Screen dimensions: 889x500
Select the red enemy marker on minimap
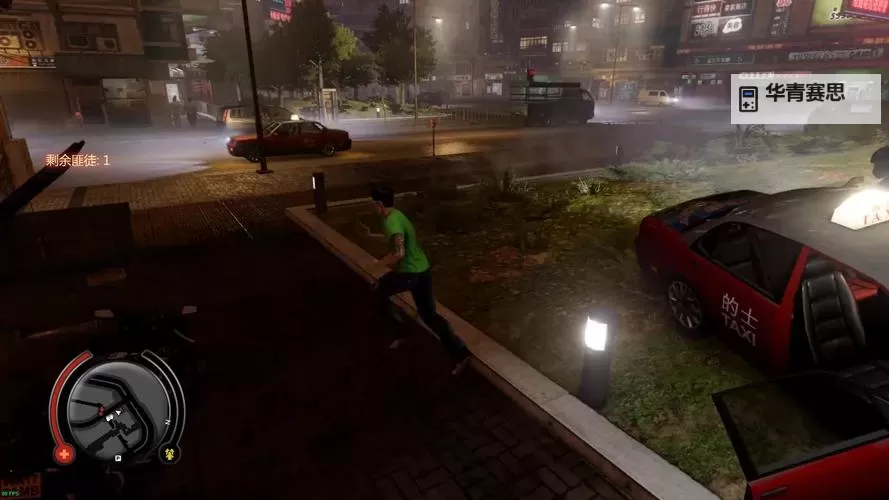[x=101, y=411]
